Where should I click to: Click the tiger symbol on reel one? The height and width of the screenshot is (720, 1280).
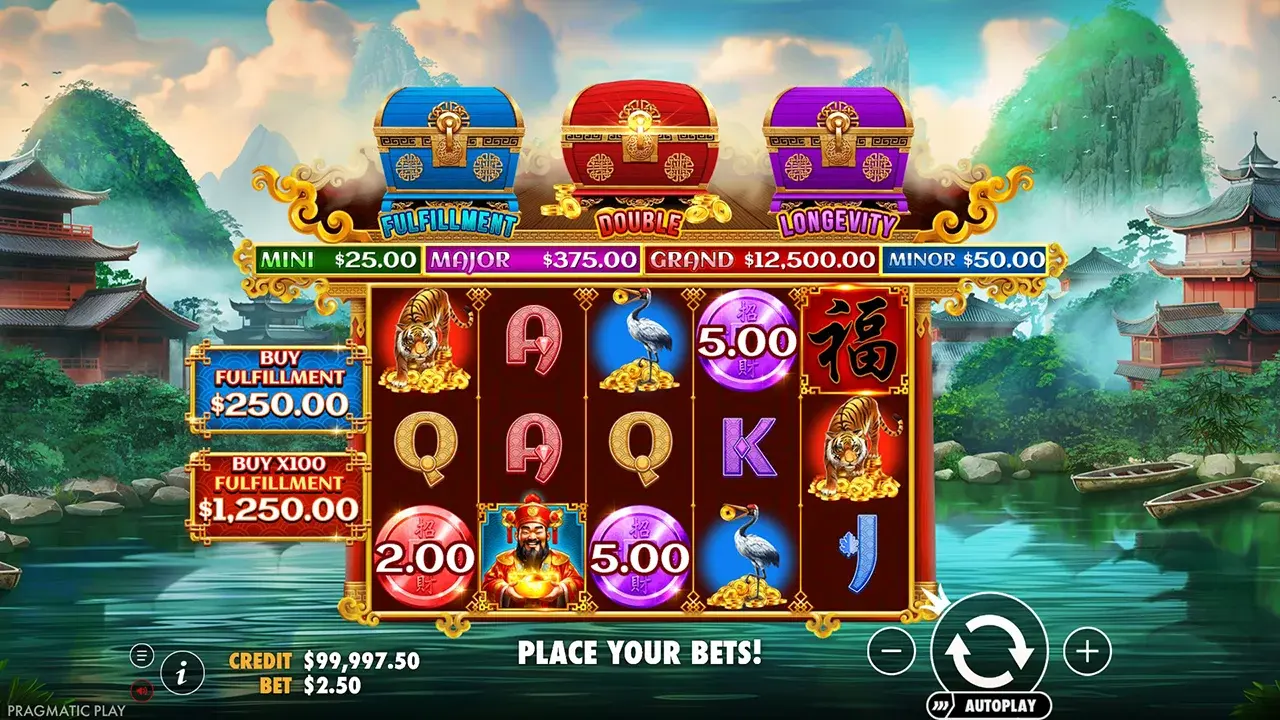426,340
